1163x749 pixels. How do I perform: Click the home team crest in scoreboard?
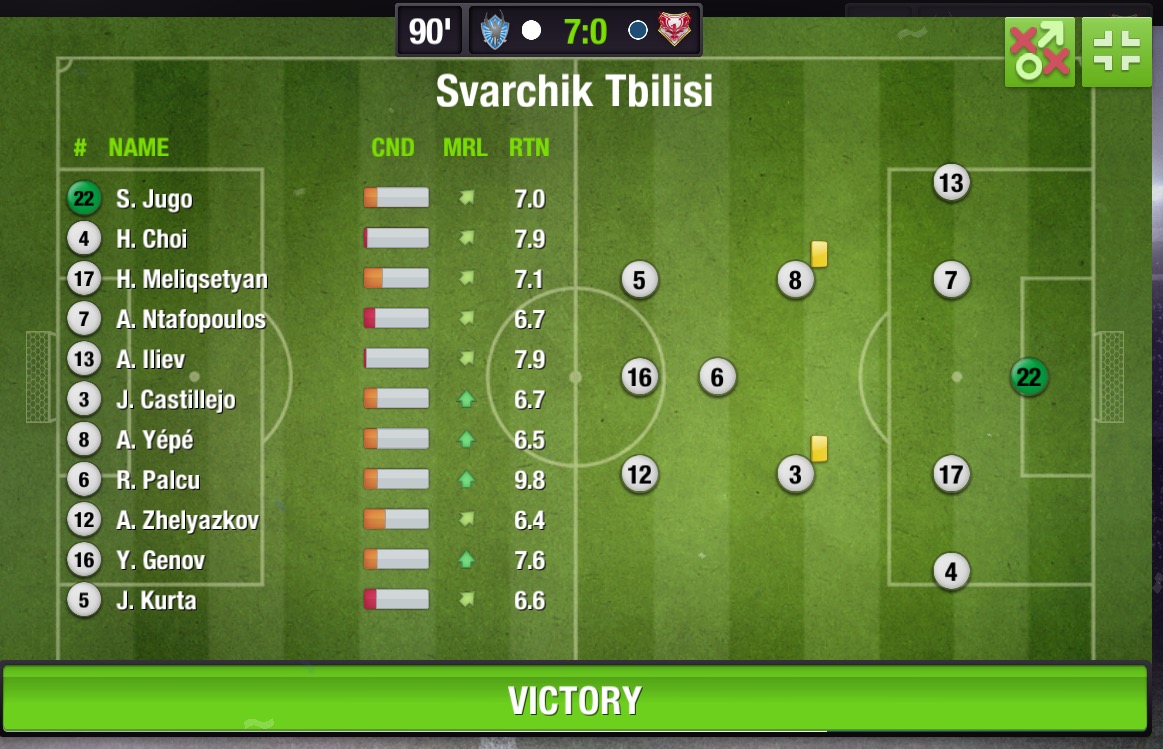click(x=495, y=31)
